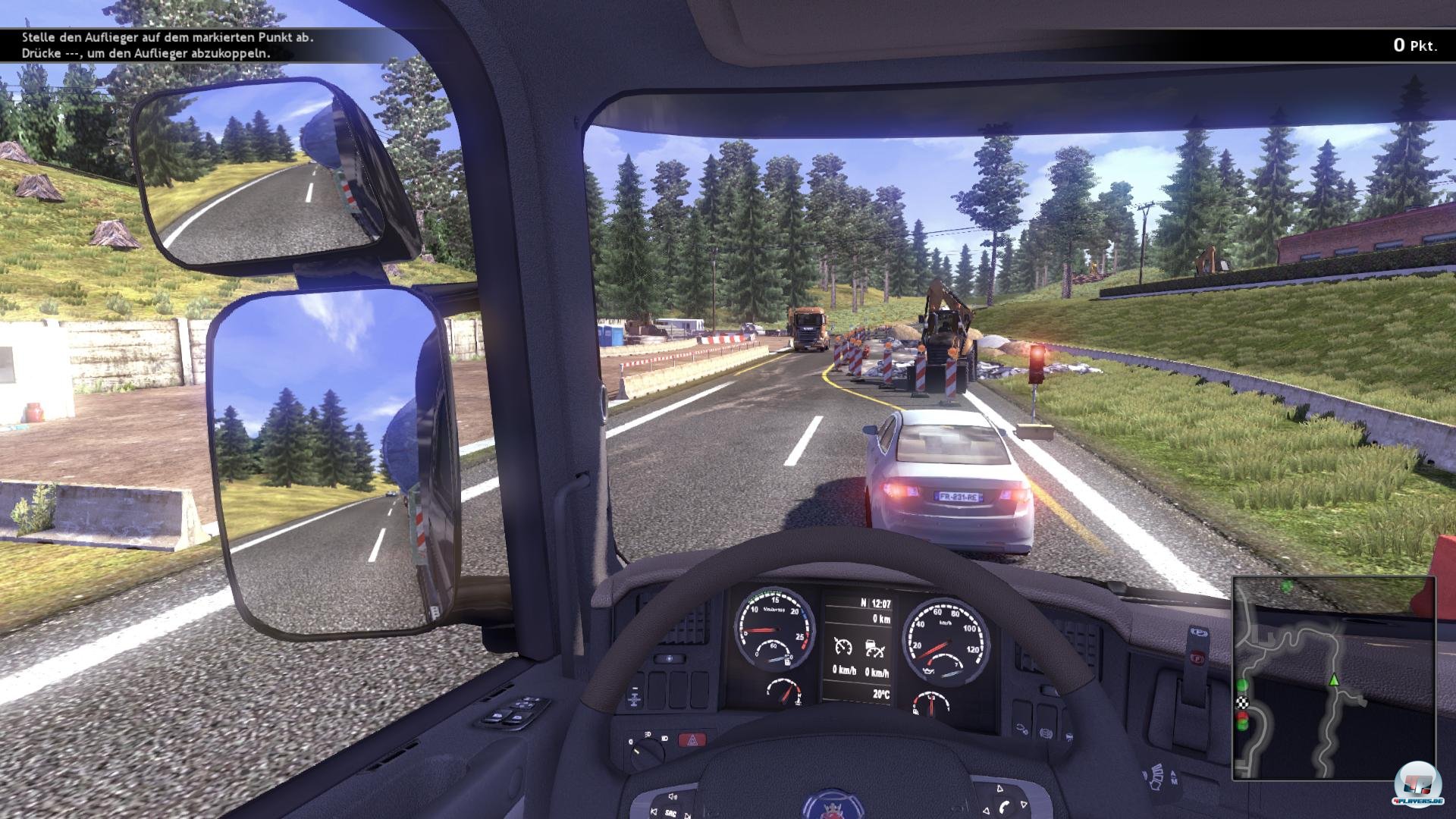Click the objective text about abkoppeln des Aufliegers
This screenshot has height=819, width=1456.
click(148, 55)
